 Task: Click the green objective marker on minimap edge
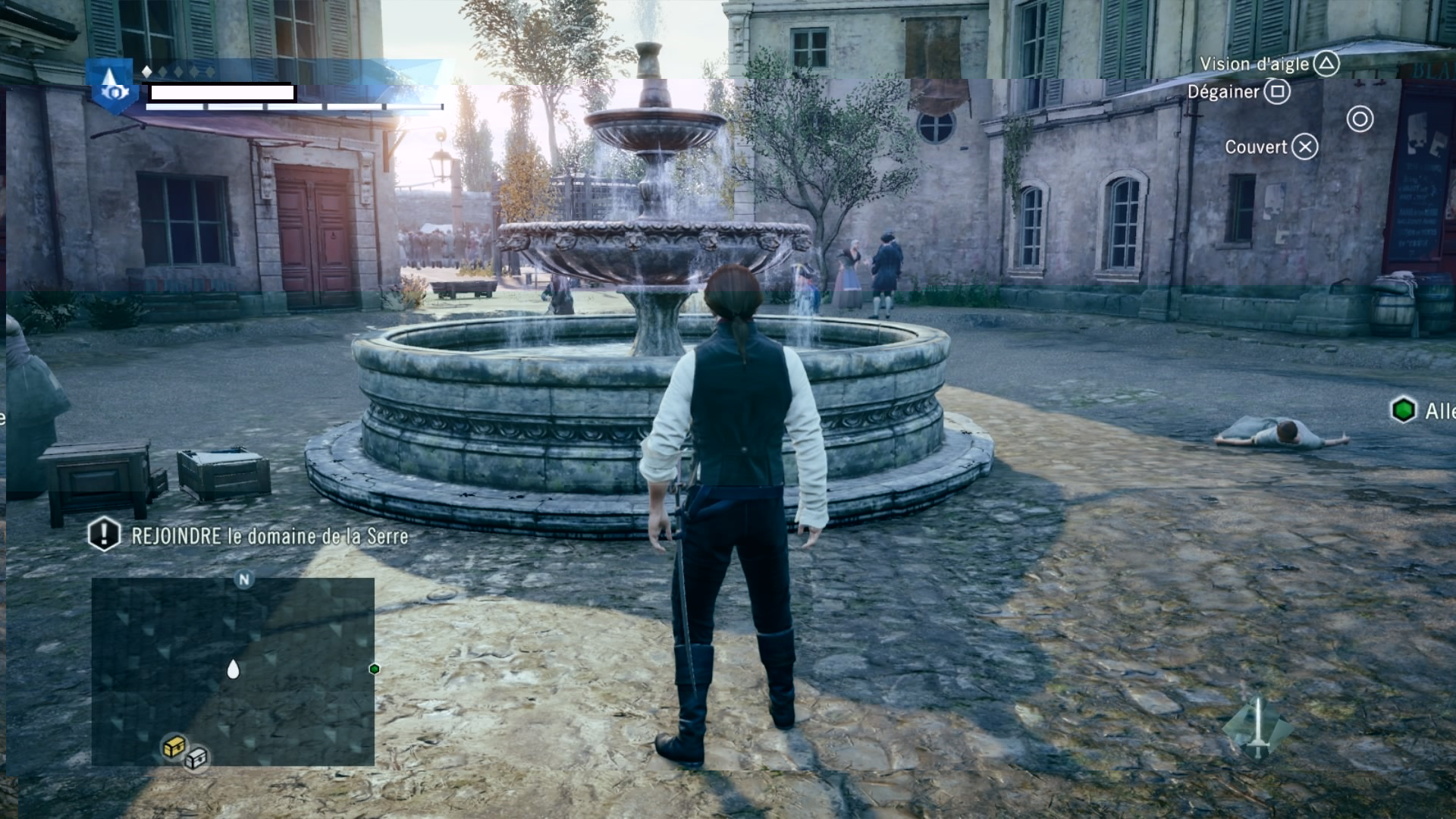point(374,669)
